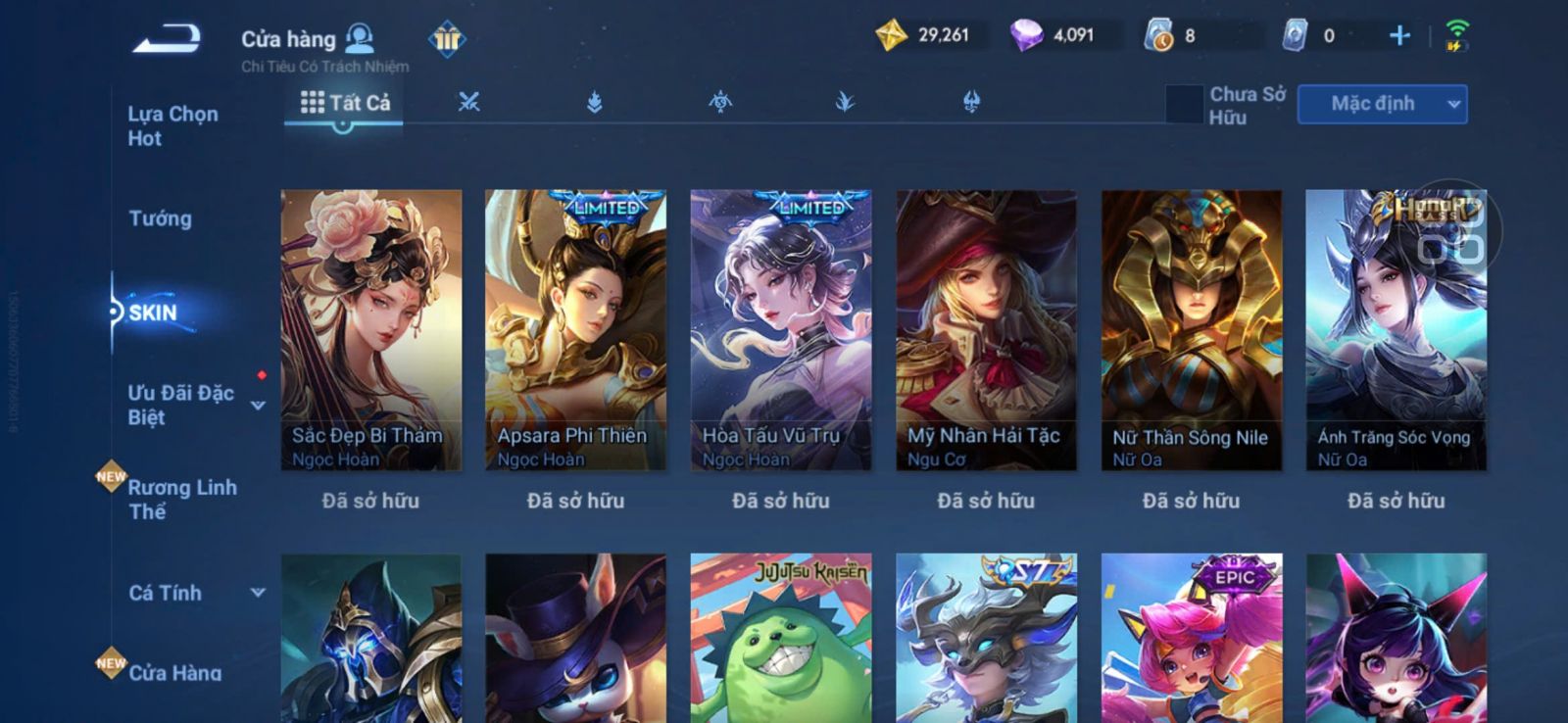1568x723 pixels.
Task: Open the Jujutsu Kaisen green character skin
Action: [780, 637]
